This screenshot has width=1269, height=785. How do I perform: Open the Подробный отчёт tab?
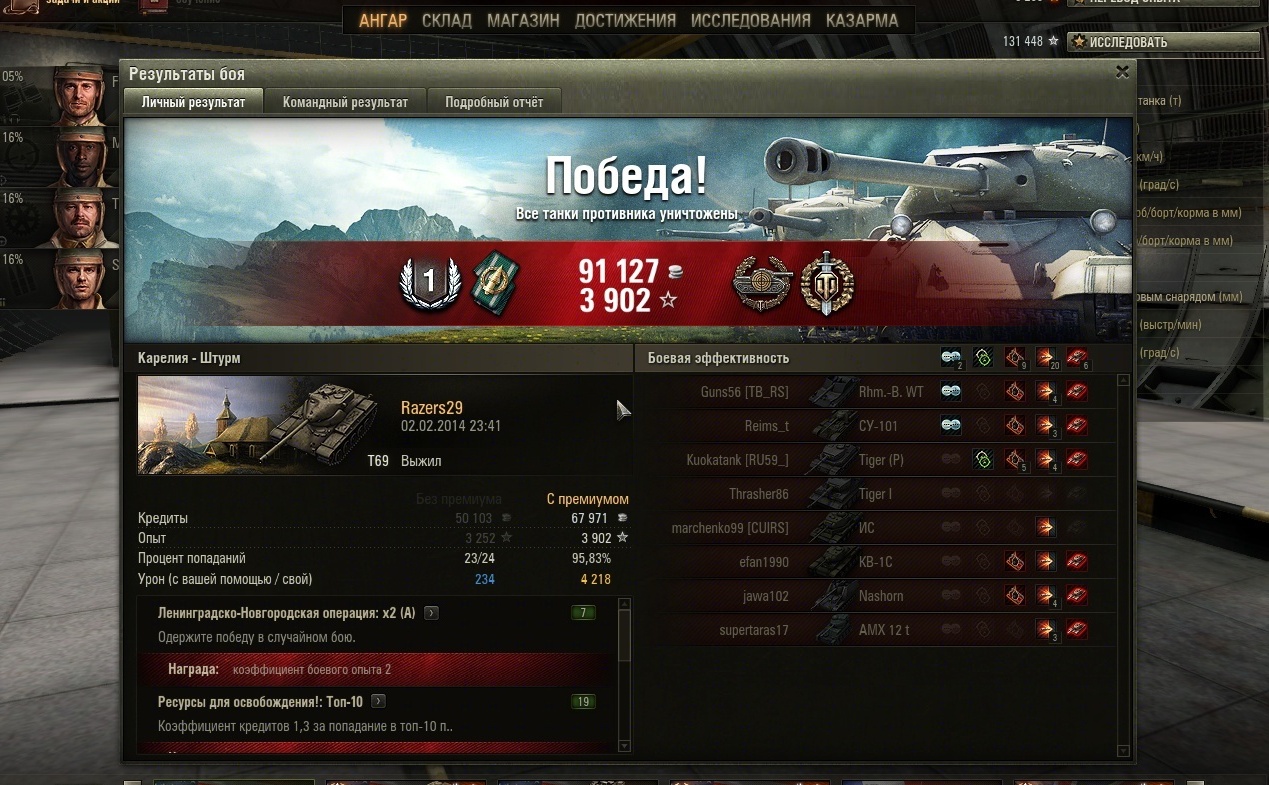tap(494, 102)
